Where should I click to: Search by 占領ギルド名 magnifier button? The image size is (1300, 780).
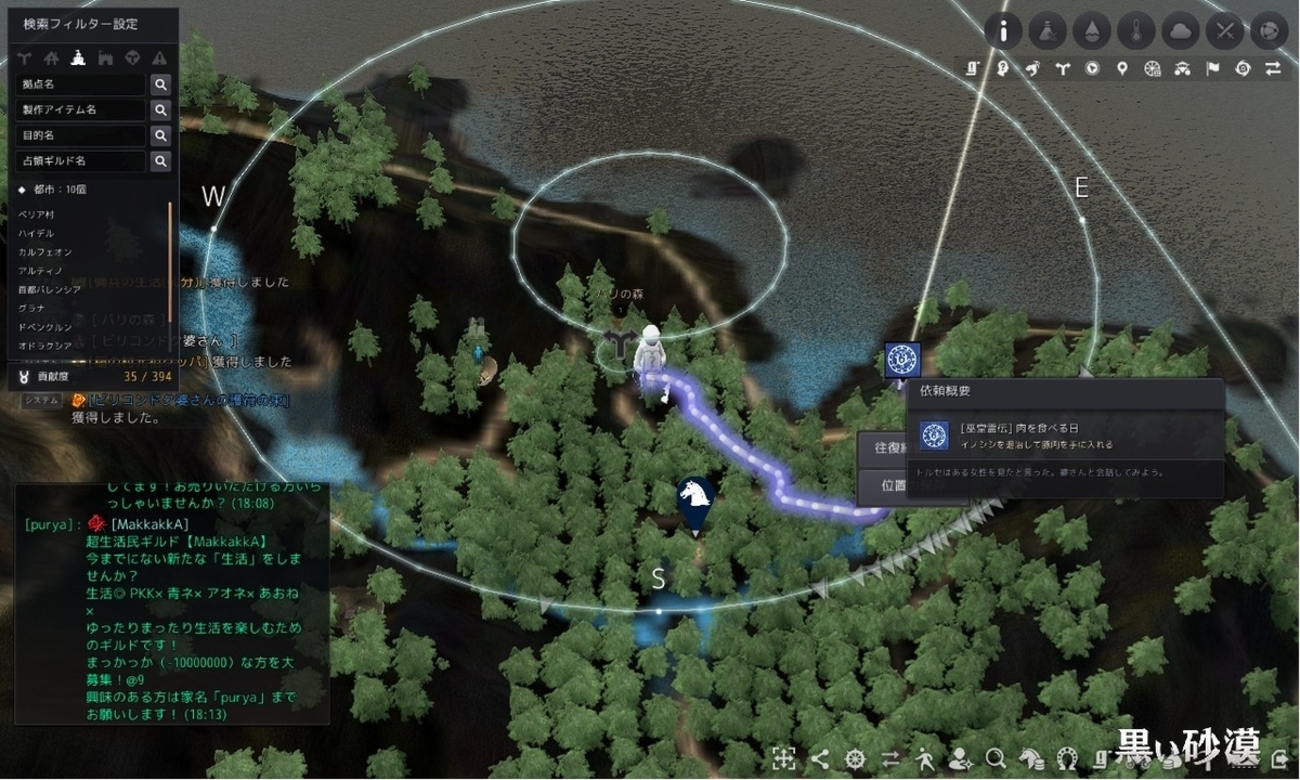(x=160, y=160)
